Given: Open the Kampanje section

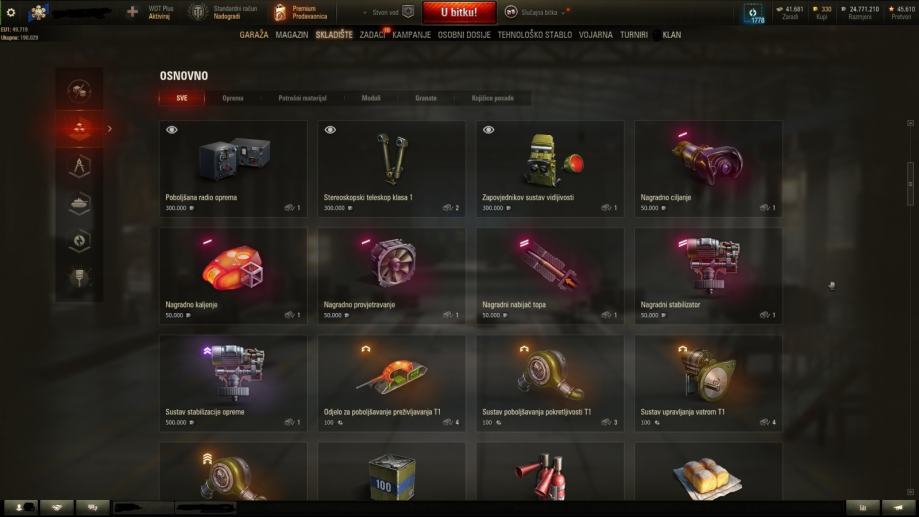Looking at the screenshot, I should point(412,35).
